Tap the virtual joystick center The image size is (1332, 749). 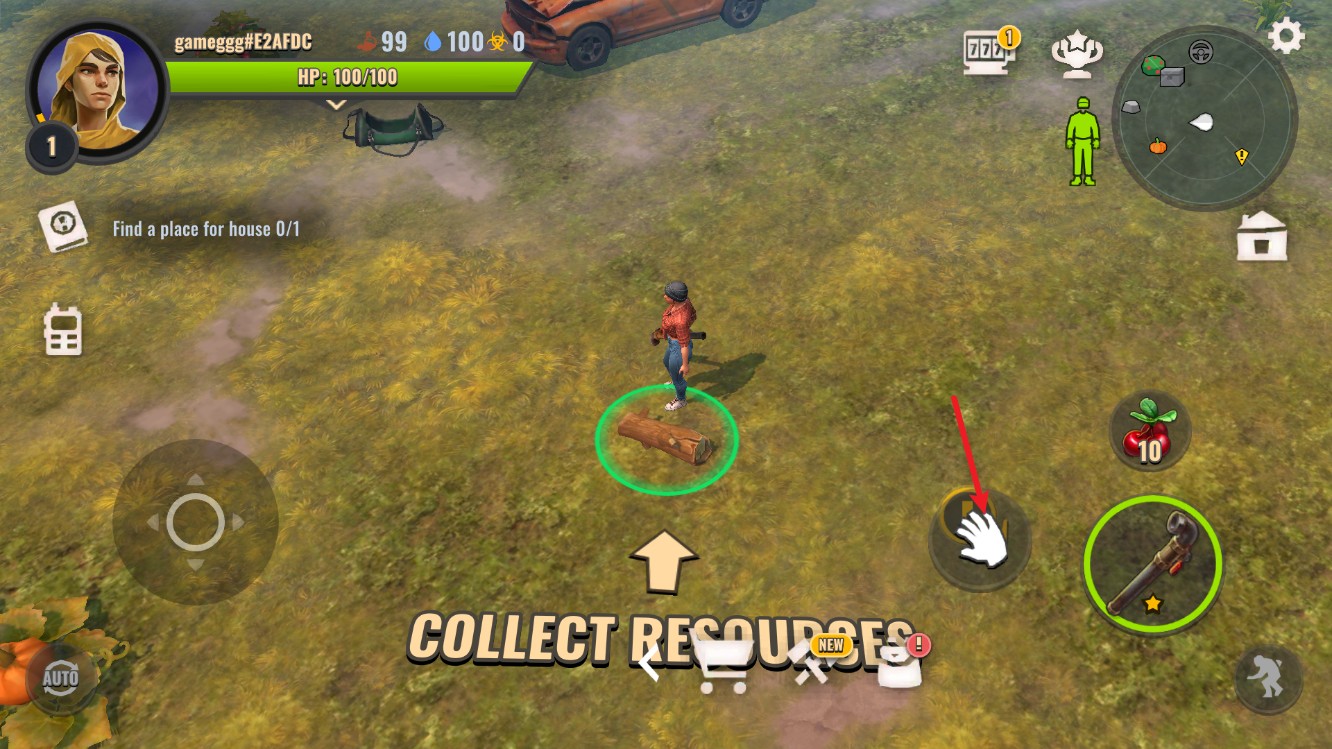195,521
